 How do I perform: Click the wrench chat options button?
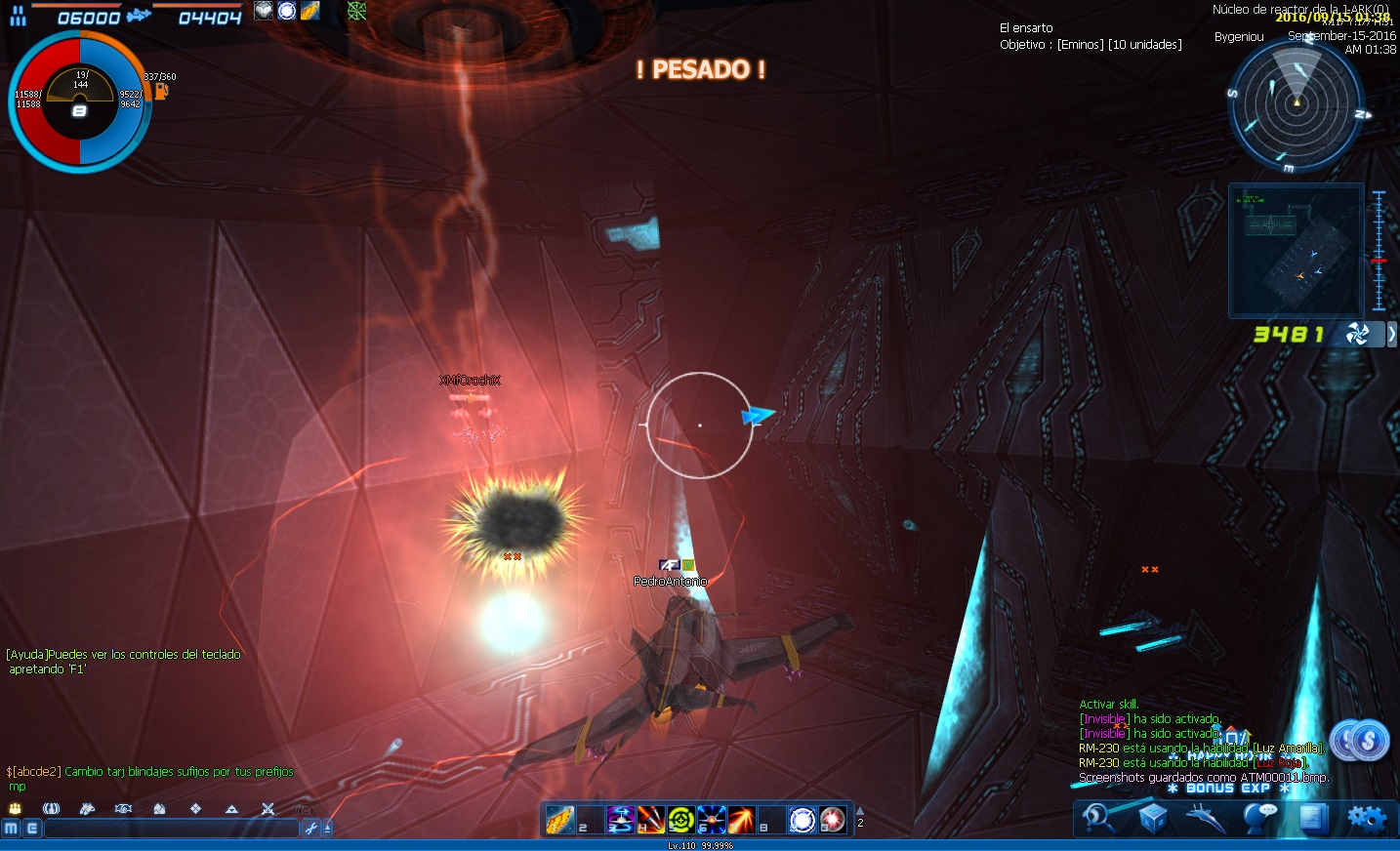(x=311, y=829)
